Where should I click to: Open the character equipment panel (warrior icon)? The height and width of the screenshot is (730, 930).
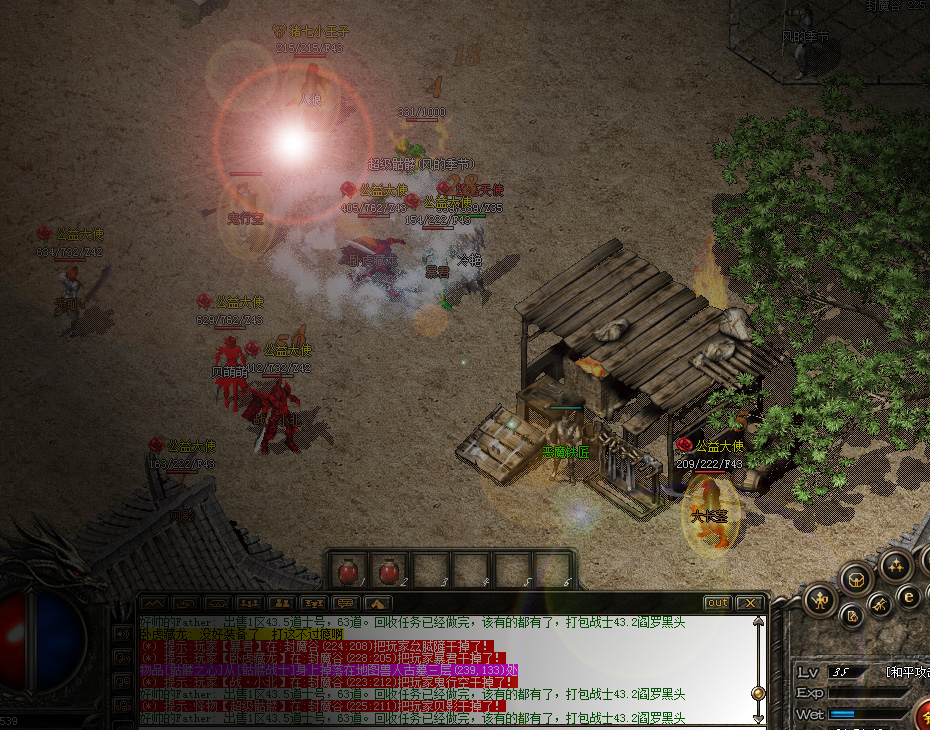[x=821, y=600]
